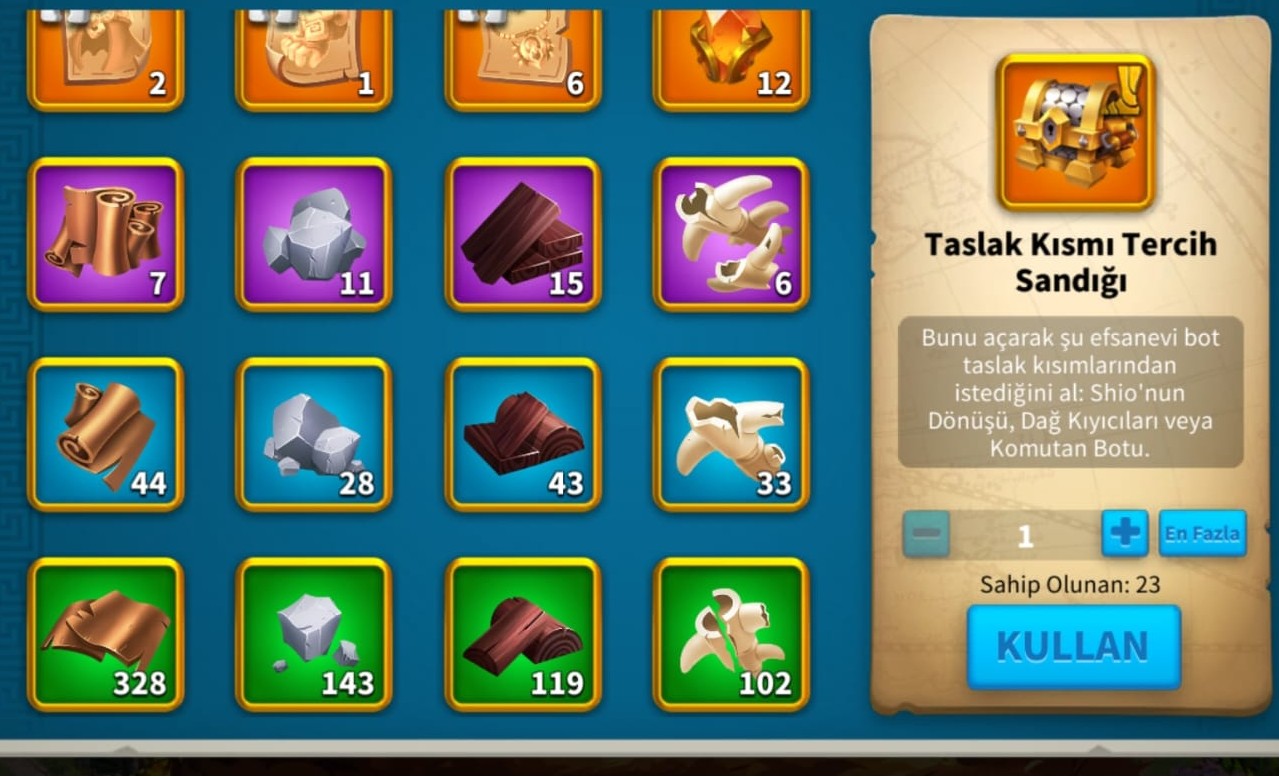This screenshot has width=1279, height=777.
Task: Click the quantity field showing 1
Action: pos(1024,535)
